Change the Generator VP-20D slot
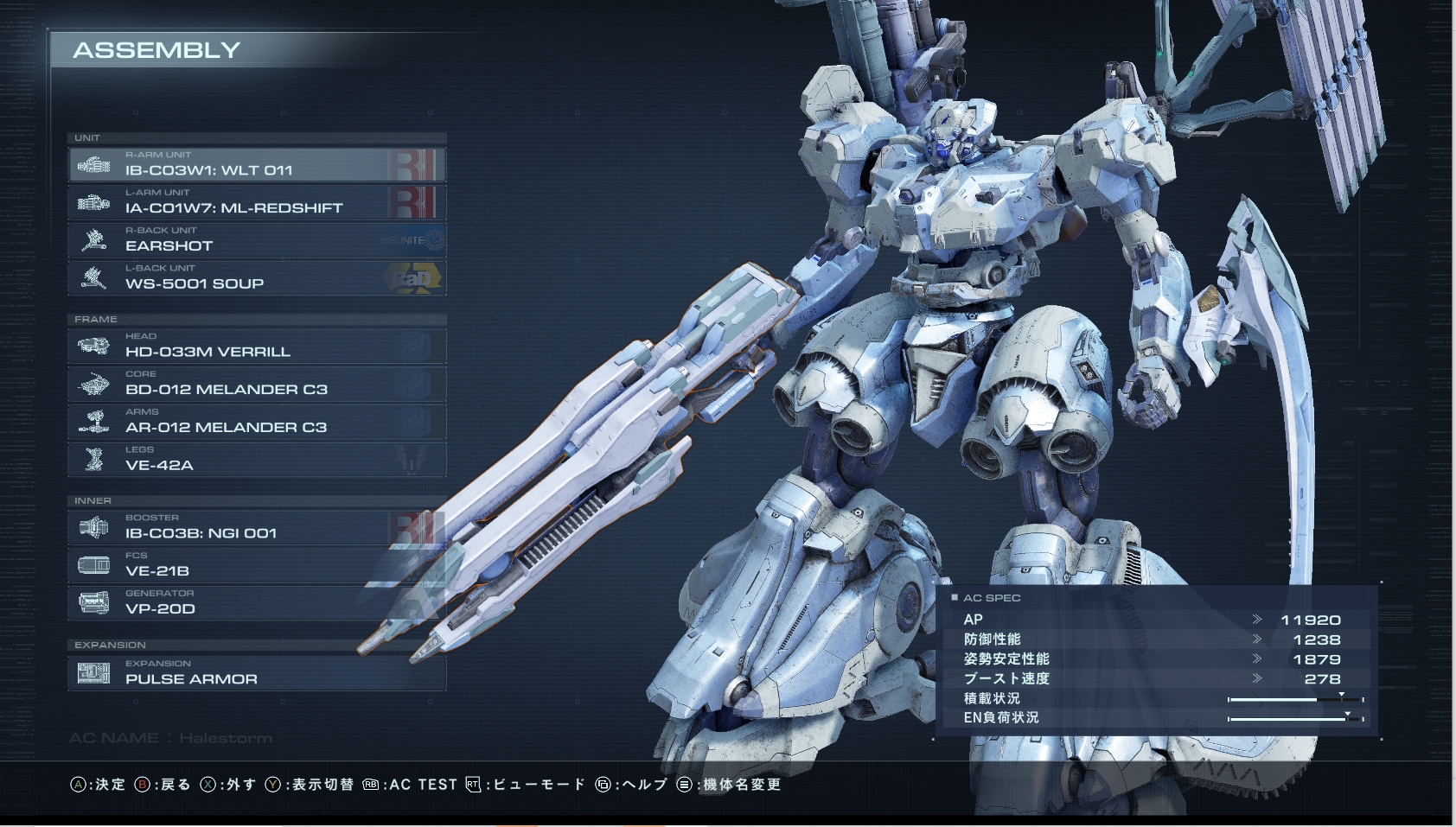The height and width of the screenshot is (827, 1456). [x=257, y=603]
